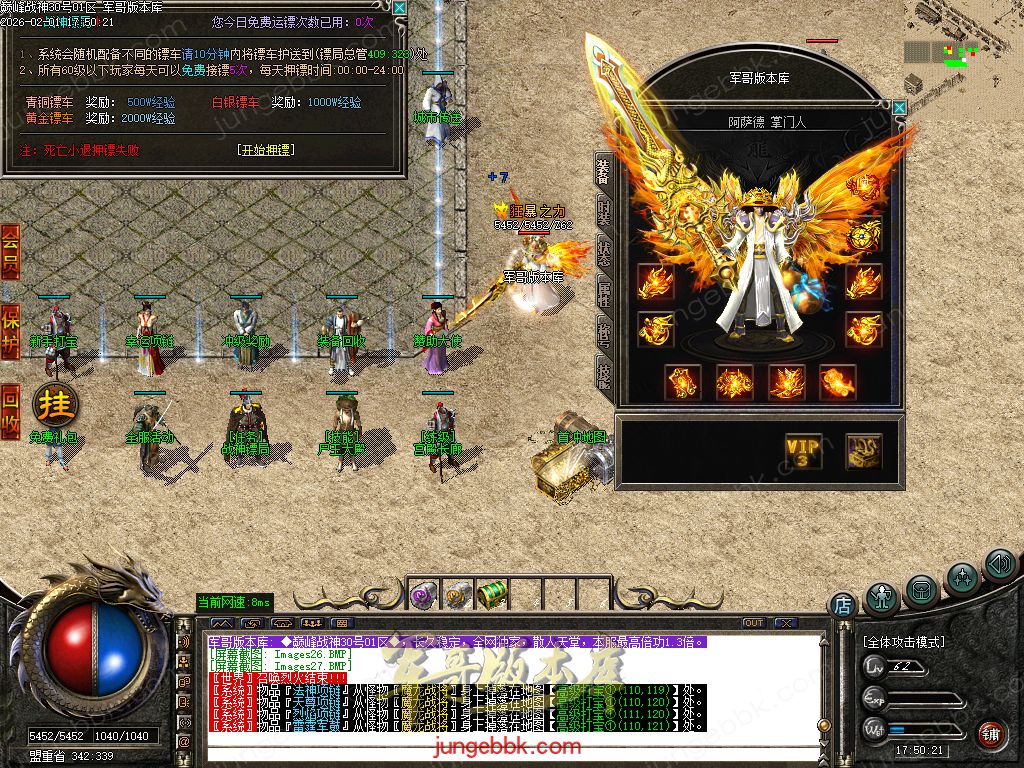Close the escort mission dialog
This screenshot has height=768, width=1024.
399,8
